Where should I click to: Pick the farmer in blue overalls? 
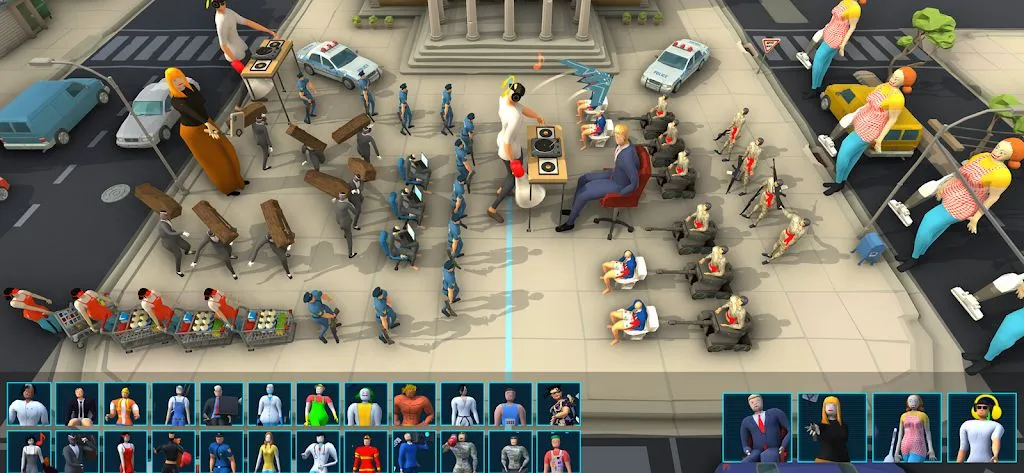(x=173, y=404)
